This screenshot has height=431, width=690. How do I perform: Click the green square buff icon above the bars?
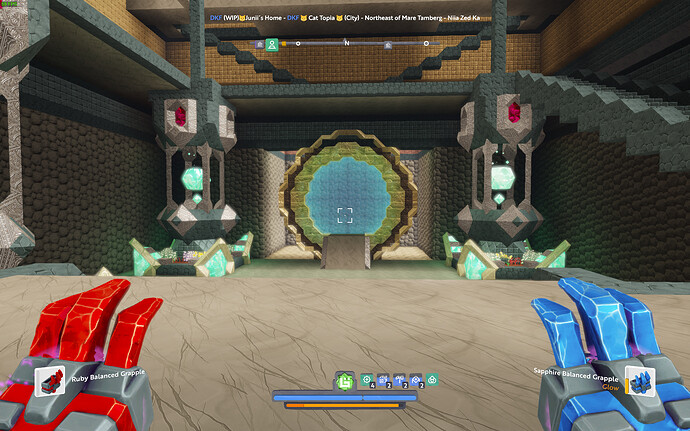pos(345,380)
